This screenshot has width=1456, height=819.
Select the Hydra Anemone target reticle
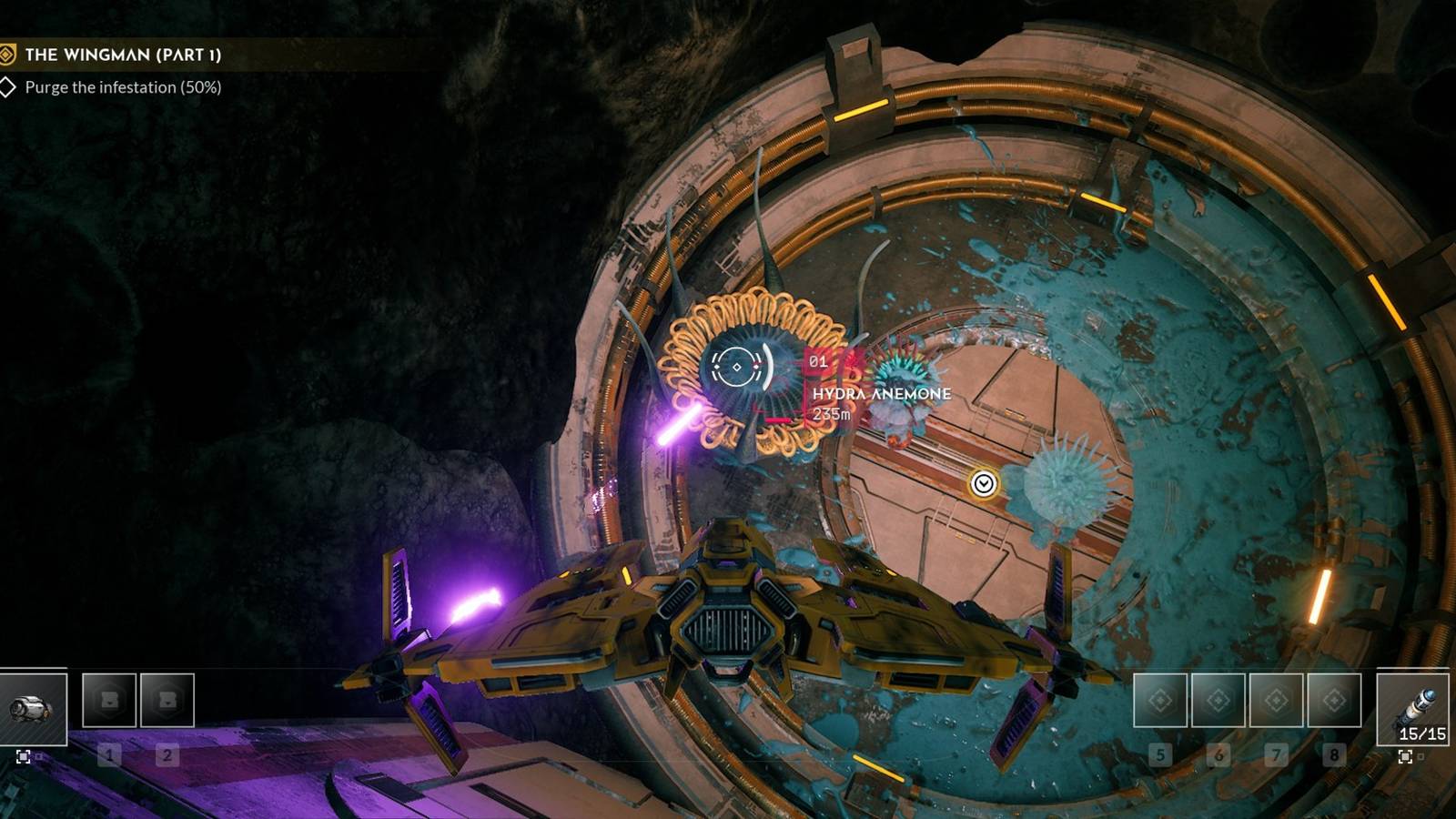pyautogui.click(x=737, y=367)
